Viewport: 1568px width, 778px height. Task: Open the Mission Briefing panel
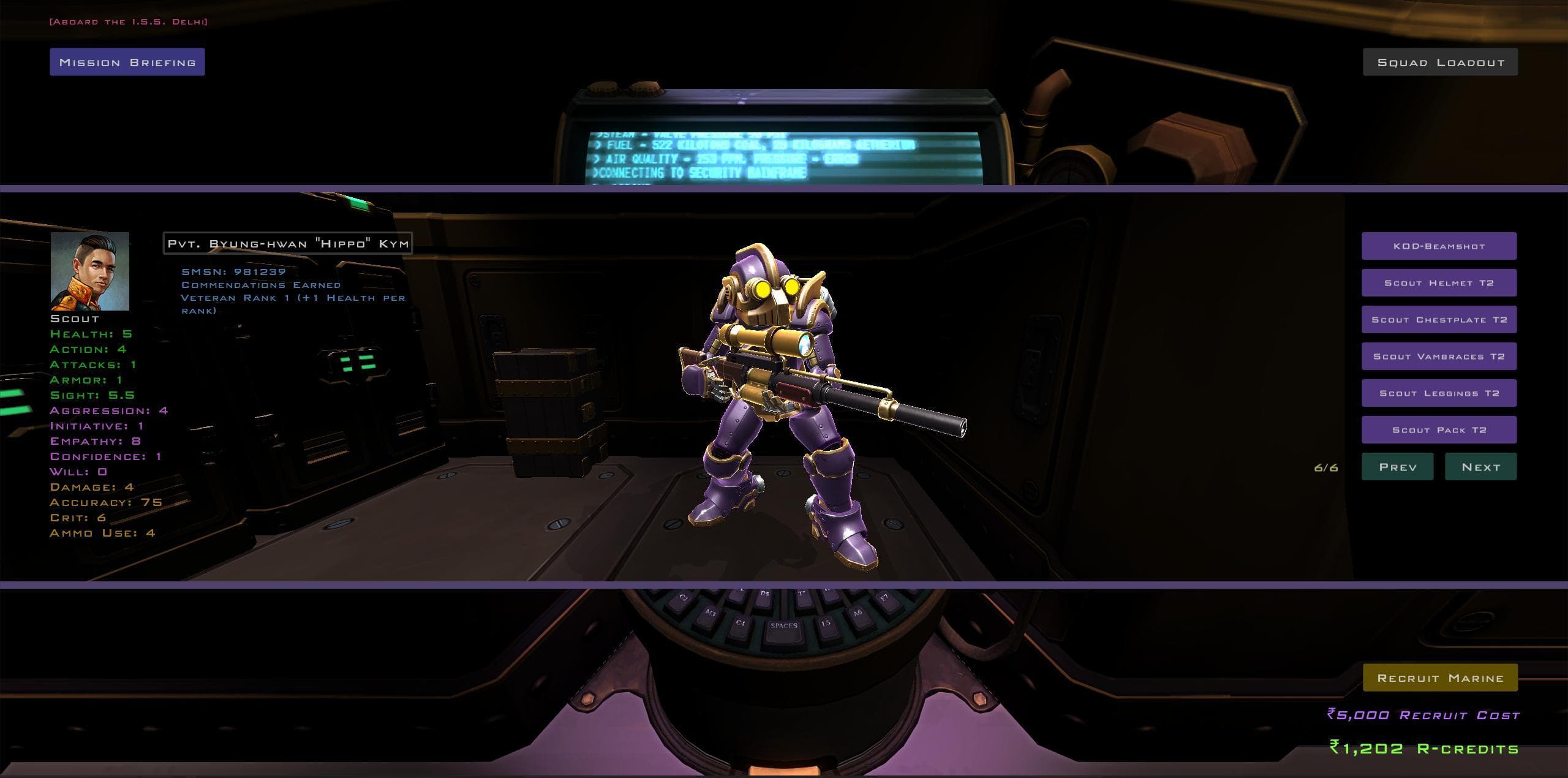127,61
